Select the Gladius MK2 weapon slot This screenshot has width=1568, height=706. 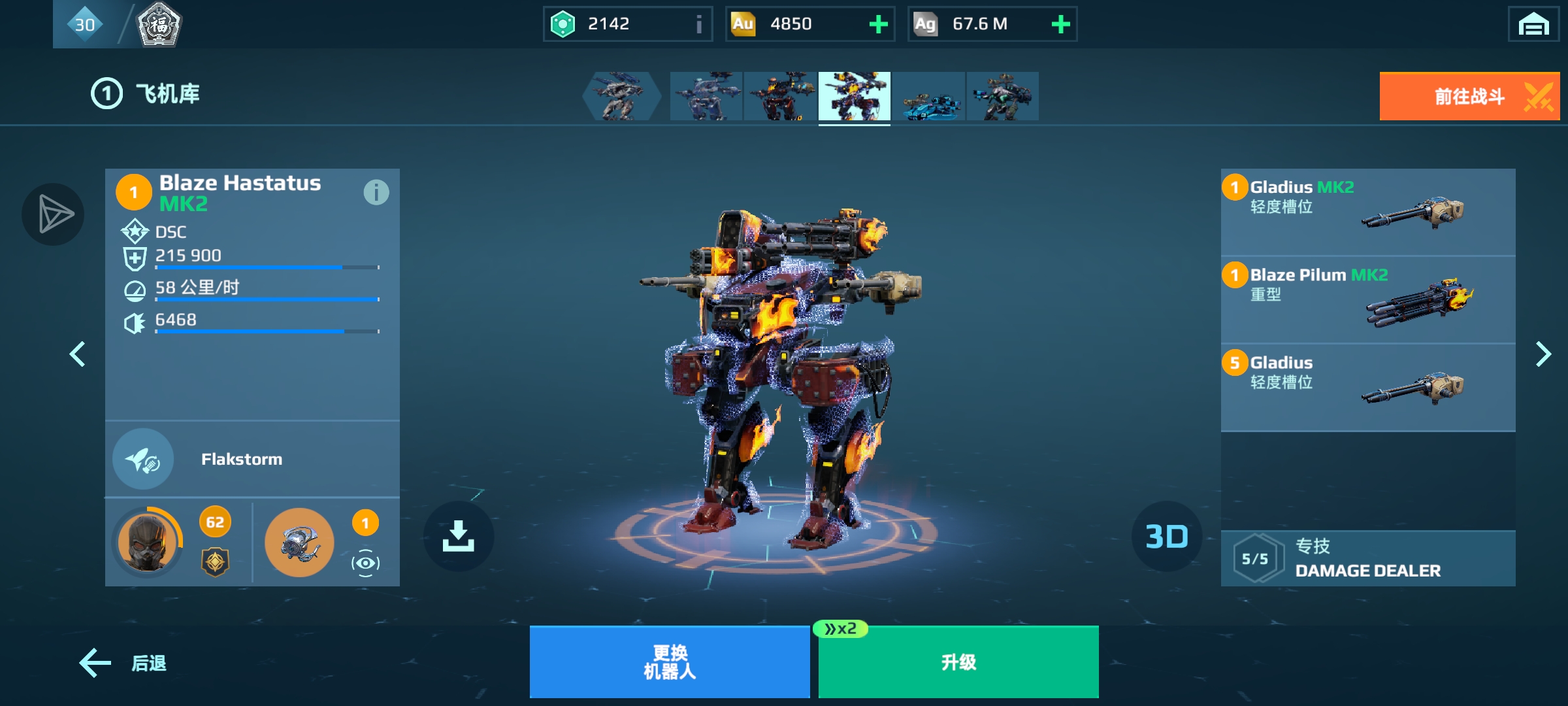[1367, 211]
